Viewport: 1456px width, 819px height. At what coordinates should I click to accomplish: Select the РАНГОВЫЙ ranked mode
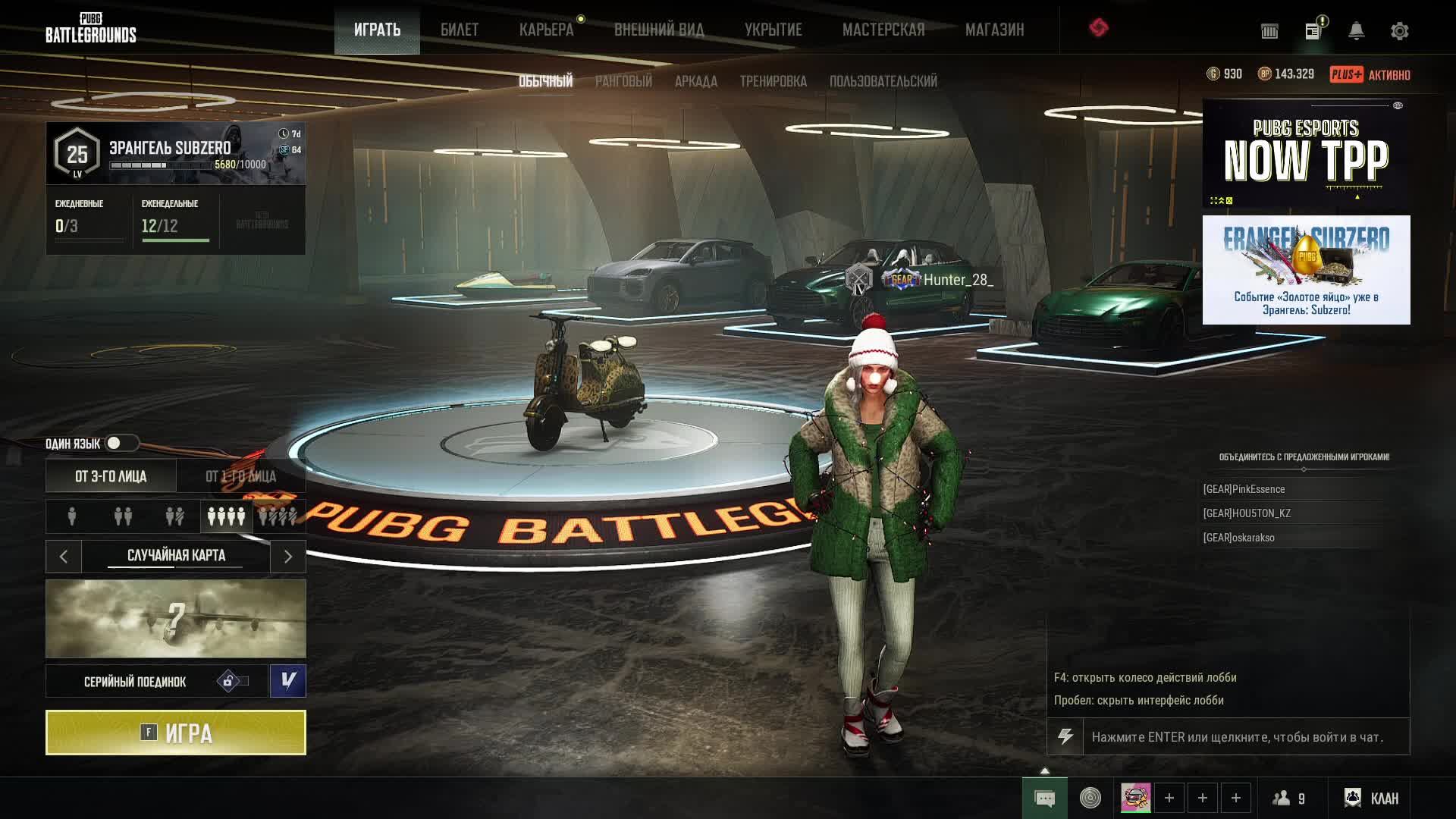623,81
